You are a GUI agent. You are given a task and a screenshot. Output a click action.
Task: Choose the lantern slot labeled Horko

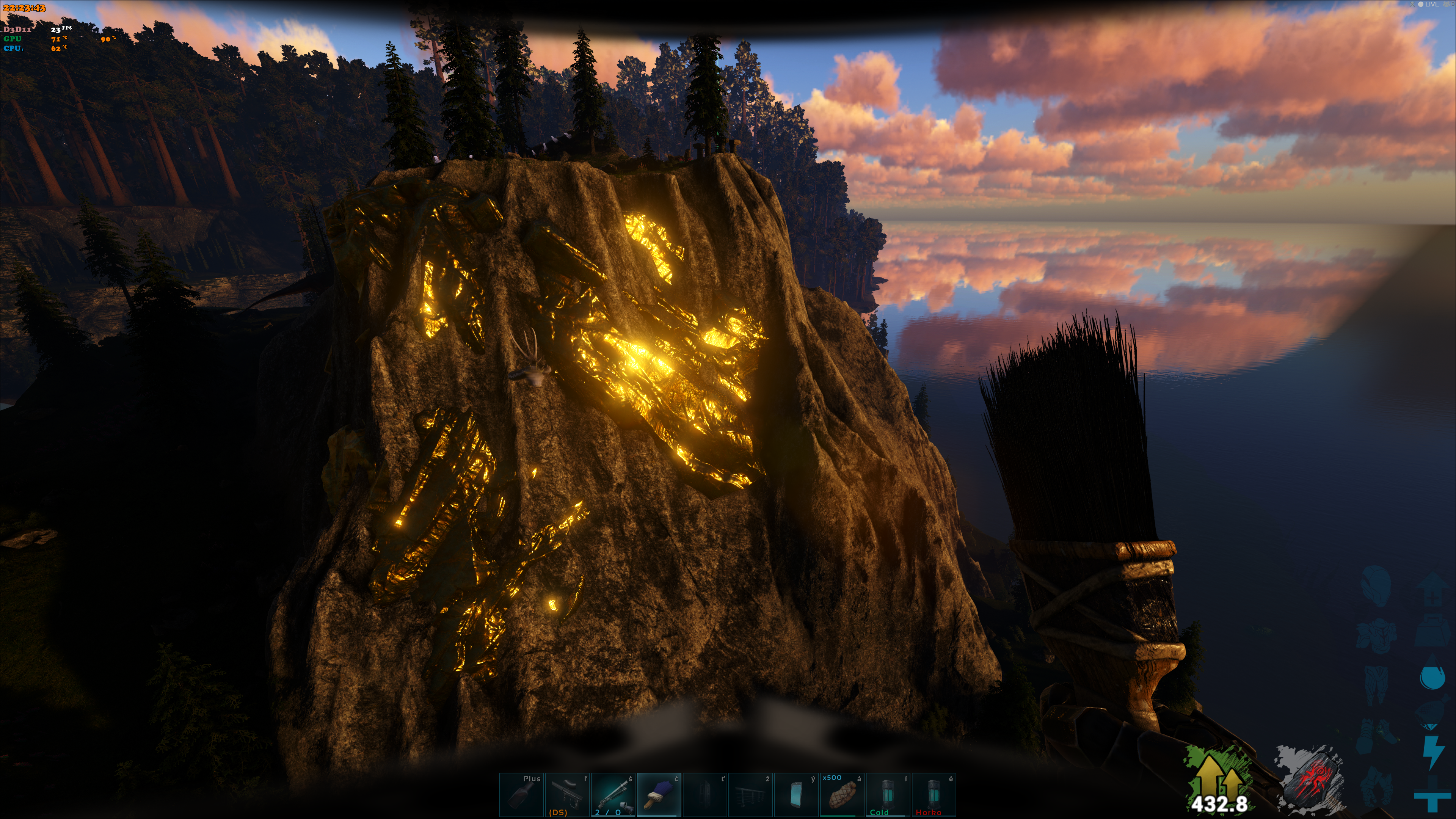click(934, 794)
